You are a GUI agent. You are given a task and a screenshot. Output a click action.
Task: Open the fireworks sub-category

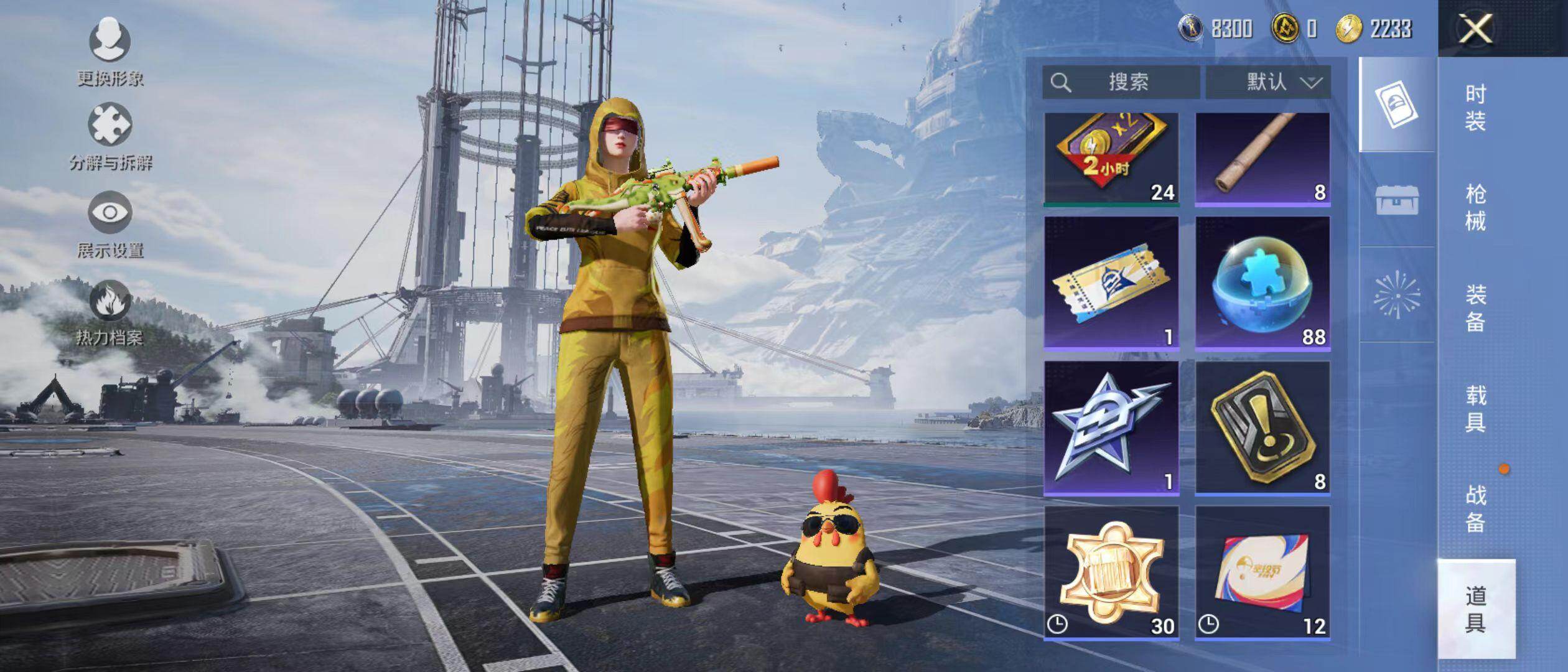[1397, 294]
